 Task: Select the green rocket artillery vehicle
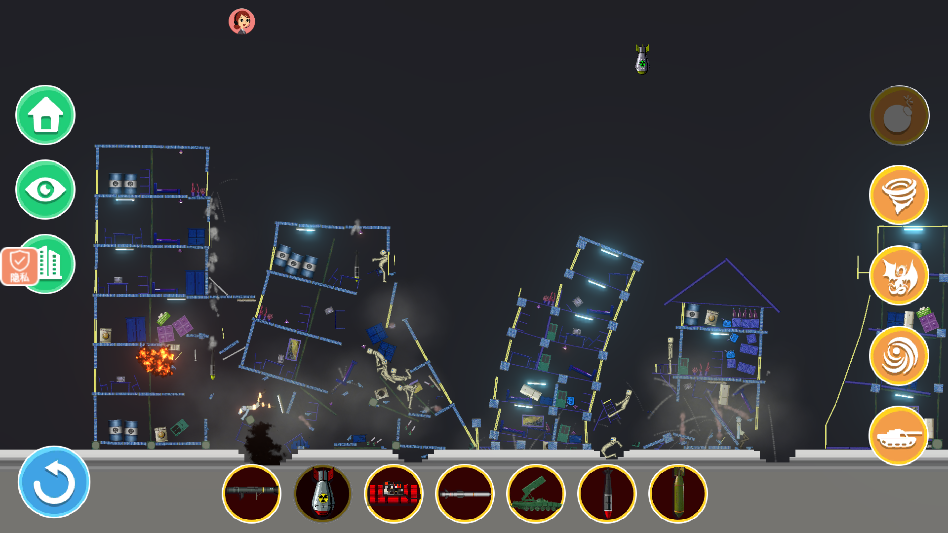[535, 493]
